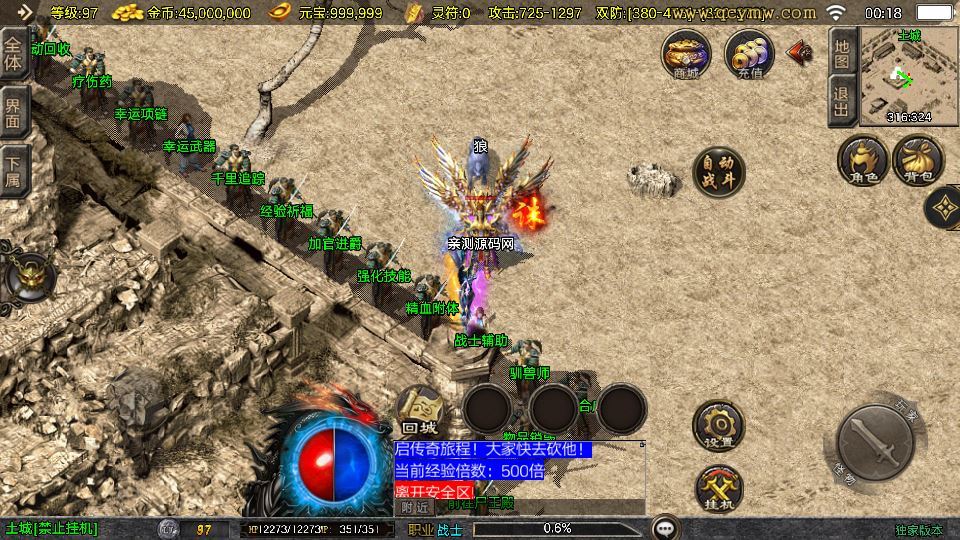Select the 界面 tab on the left
960x540 pixels.
(14, 112)
